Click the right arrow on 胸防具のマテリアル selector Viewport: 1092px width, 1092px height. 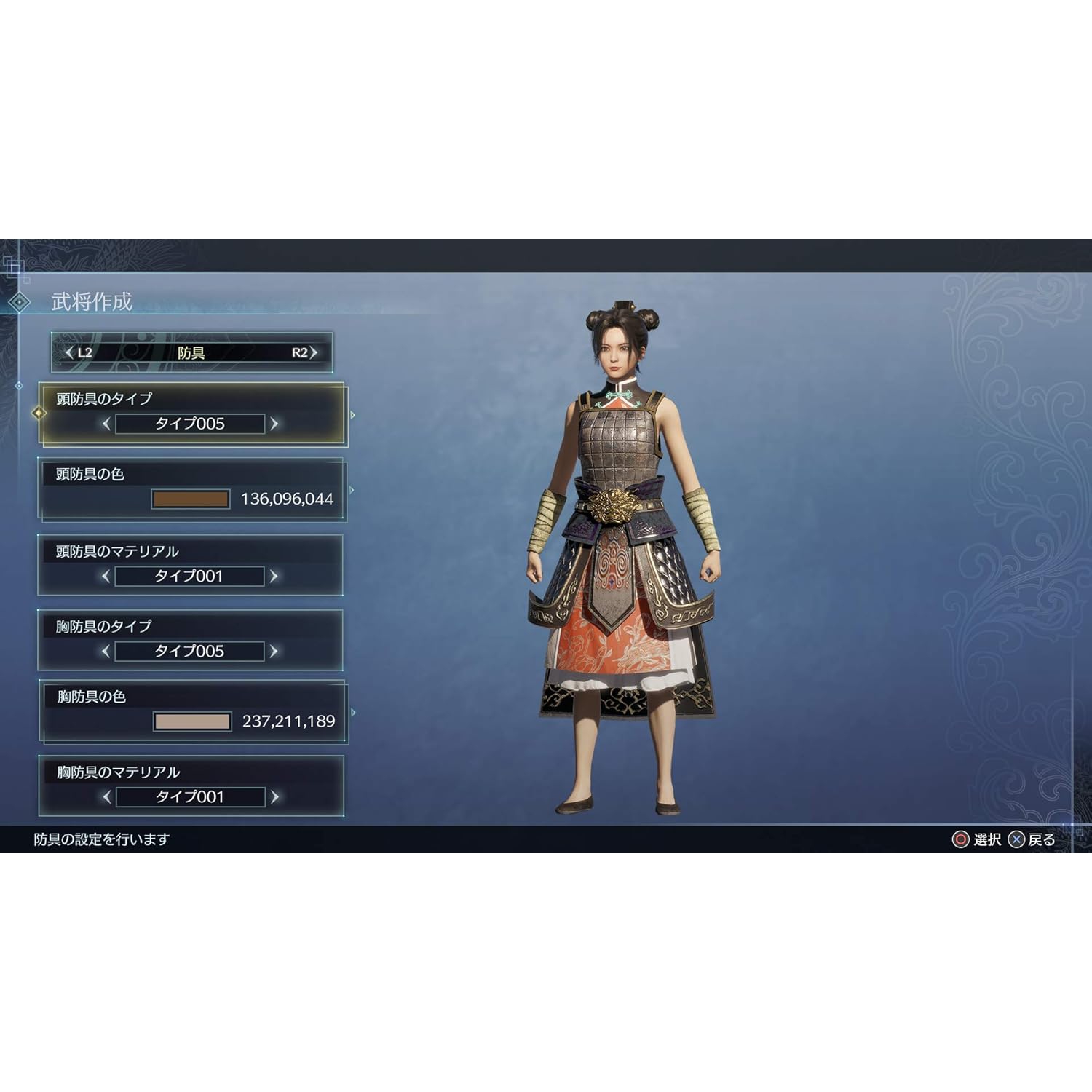(274, 796)
